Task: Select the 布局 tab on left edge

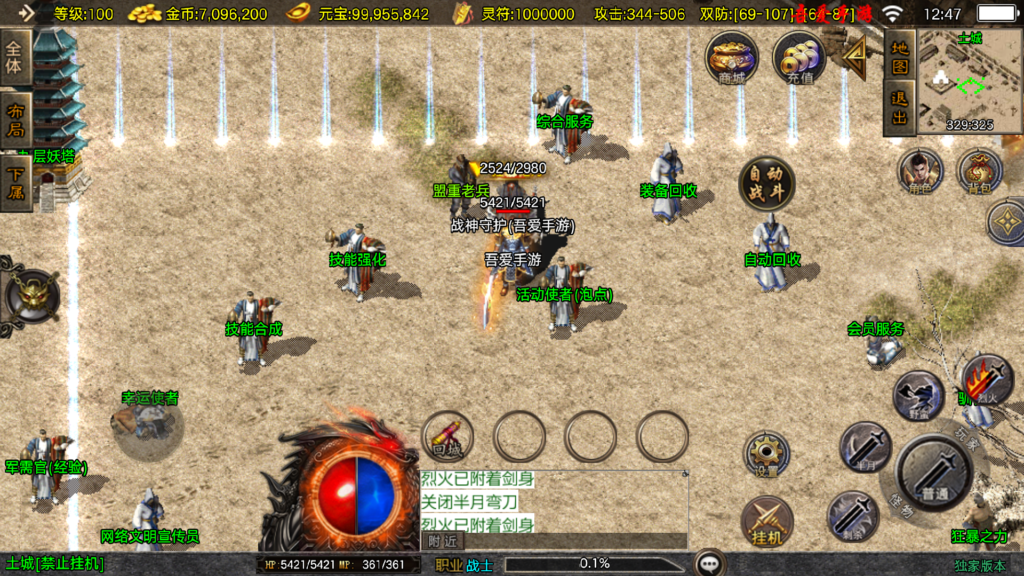Action: (16, 119)
